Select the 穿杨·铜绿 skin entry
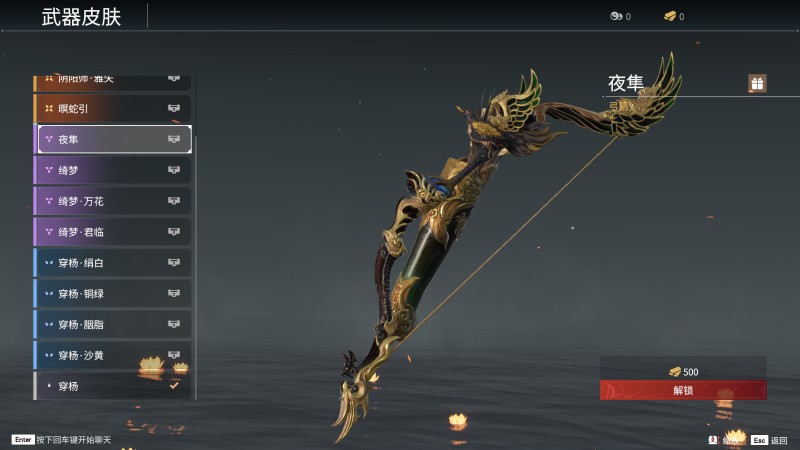 pos(113,294)
